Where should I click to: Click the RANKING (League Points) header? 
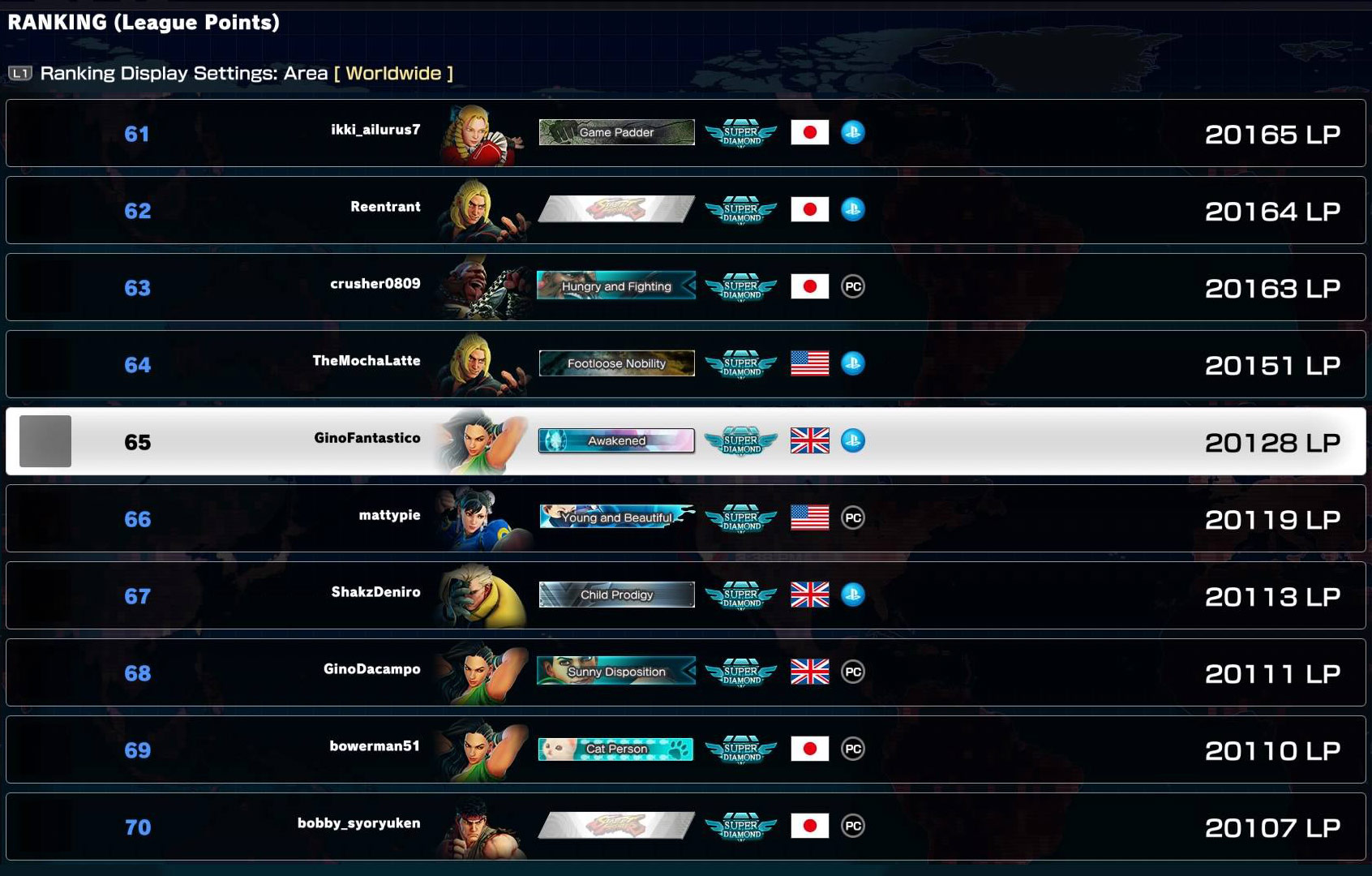tap(143, 22)
